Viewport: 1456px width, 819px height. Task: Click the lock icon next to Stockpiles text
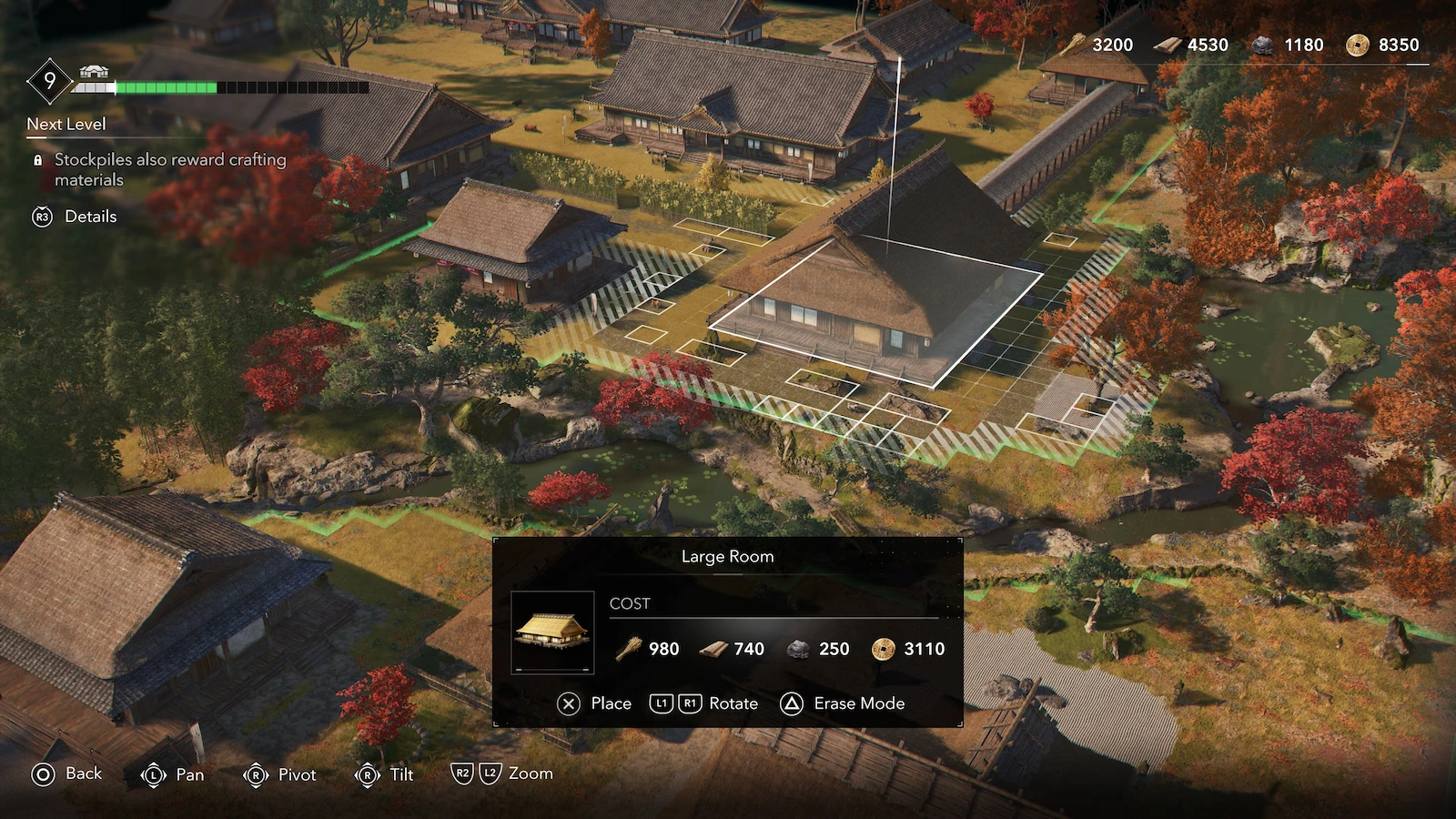37,159
